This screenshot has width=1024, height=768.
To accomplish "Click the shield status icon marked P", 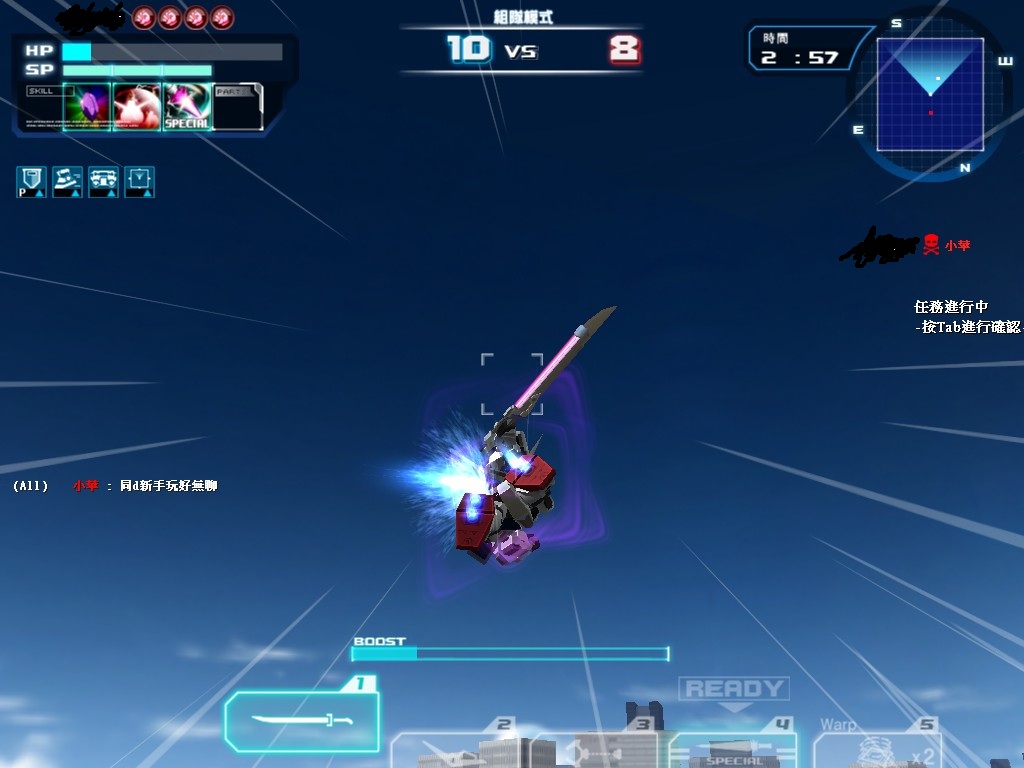I will pyautogui.click(x=31, y=181).
